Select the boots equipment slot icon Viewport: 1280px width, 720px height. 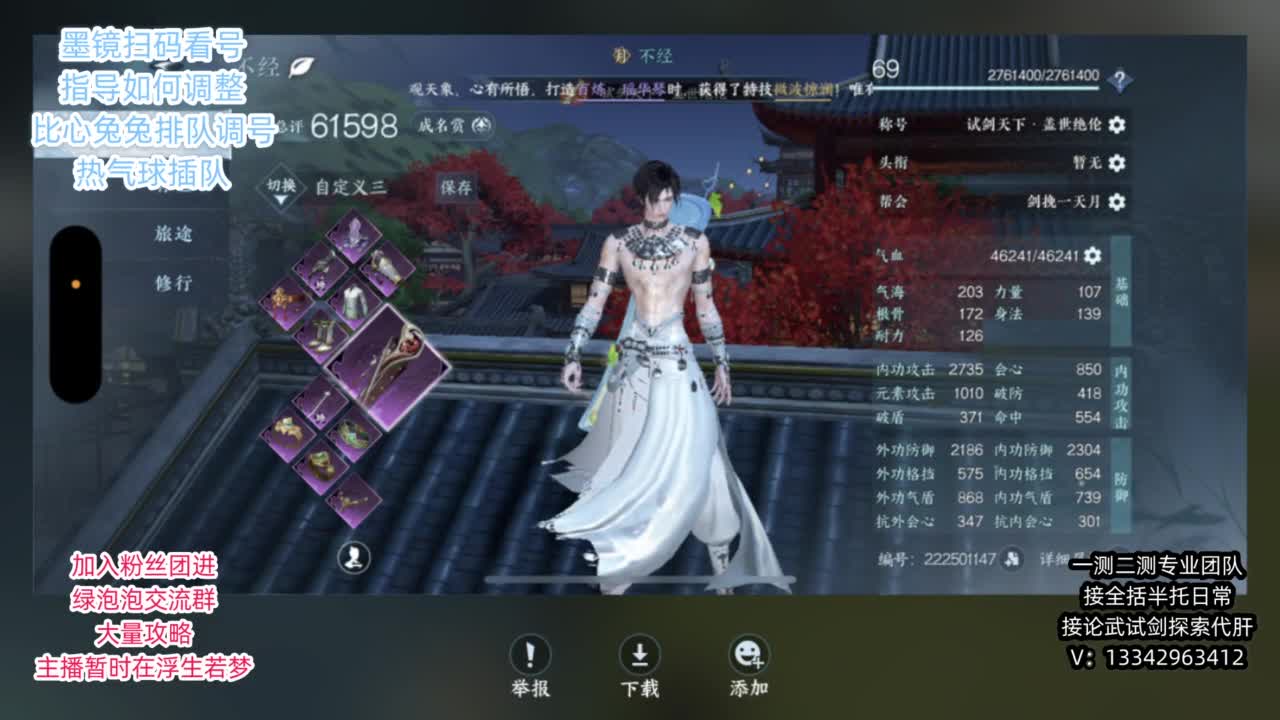321,333
